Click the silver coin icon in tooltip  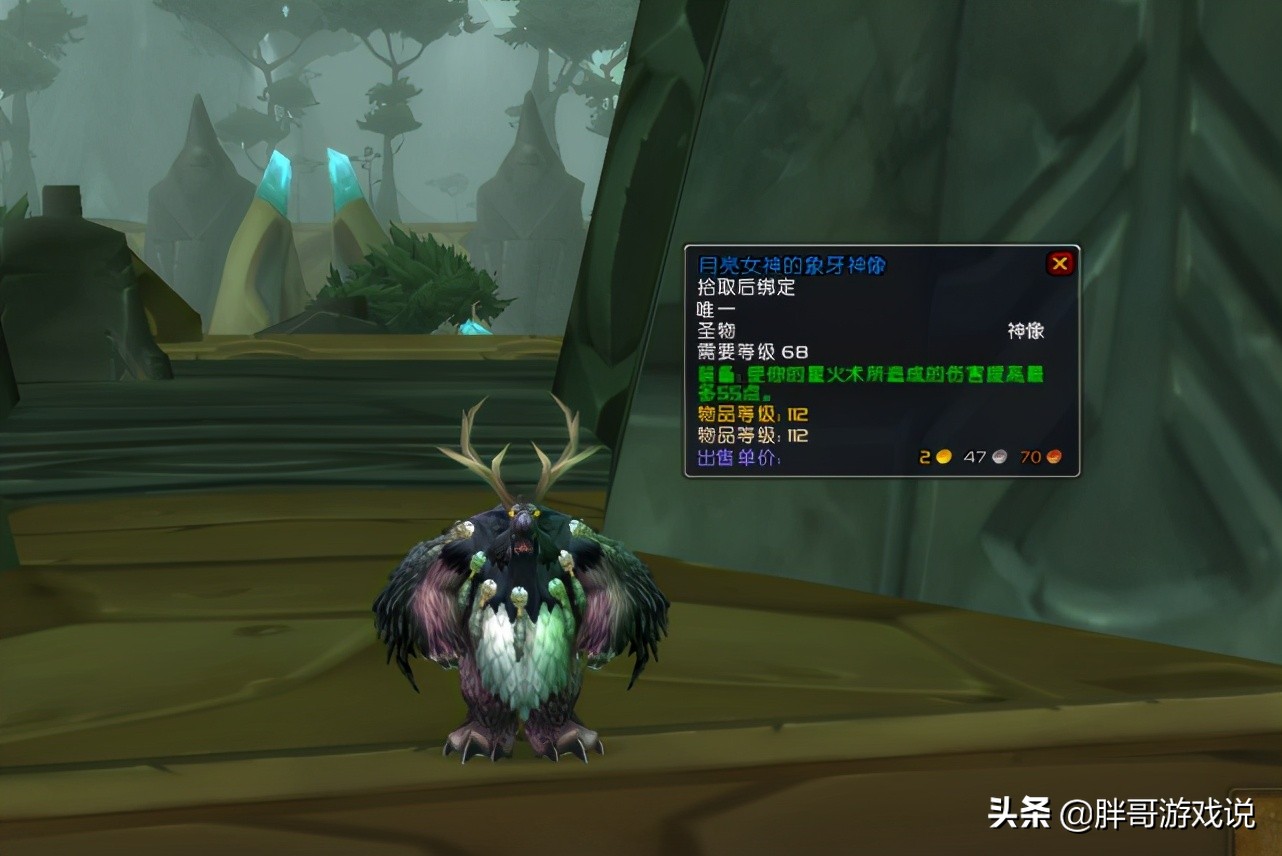(1000, 457)
